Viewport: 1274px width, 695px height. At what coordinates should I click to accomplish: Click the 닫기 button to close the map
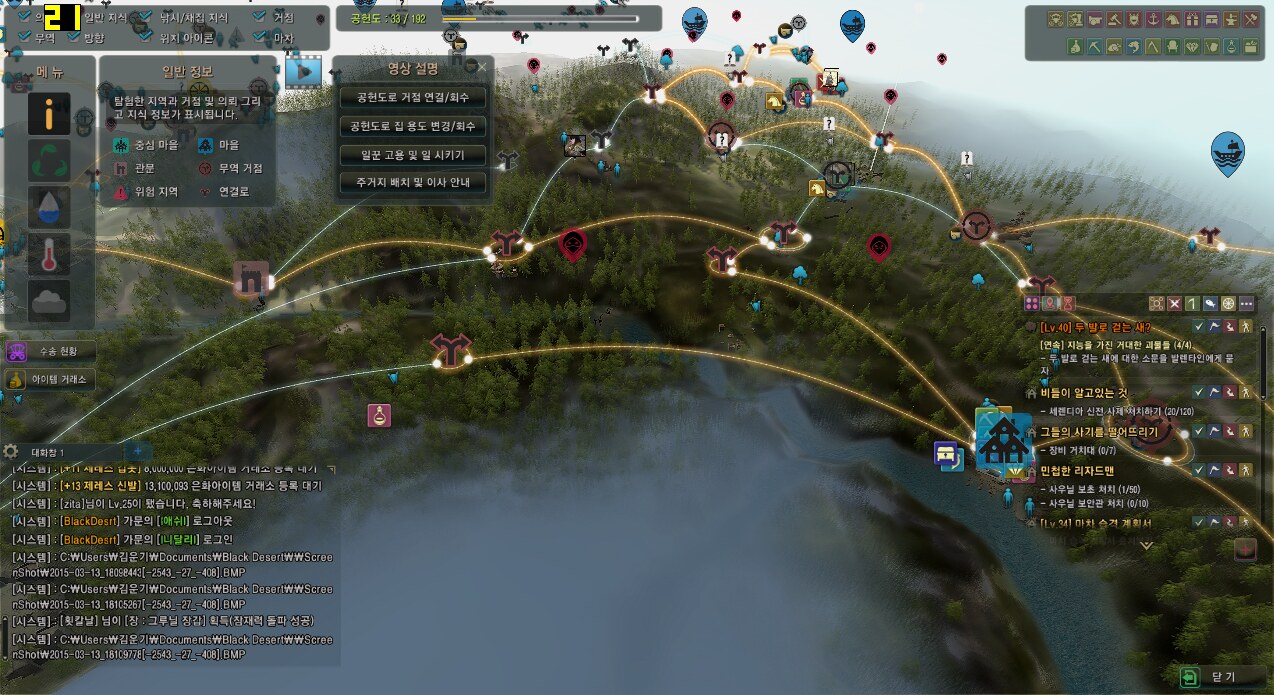(1214, 677)
